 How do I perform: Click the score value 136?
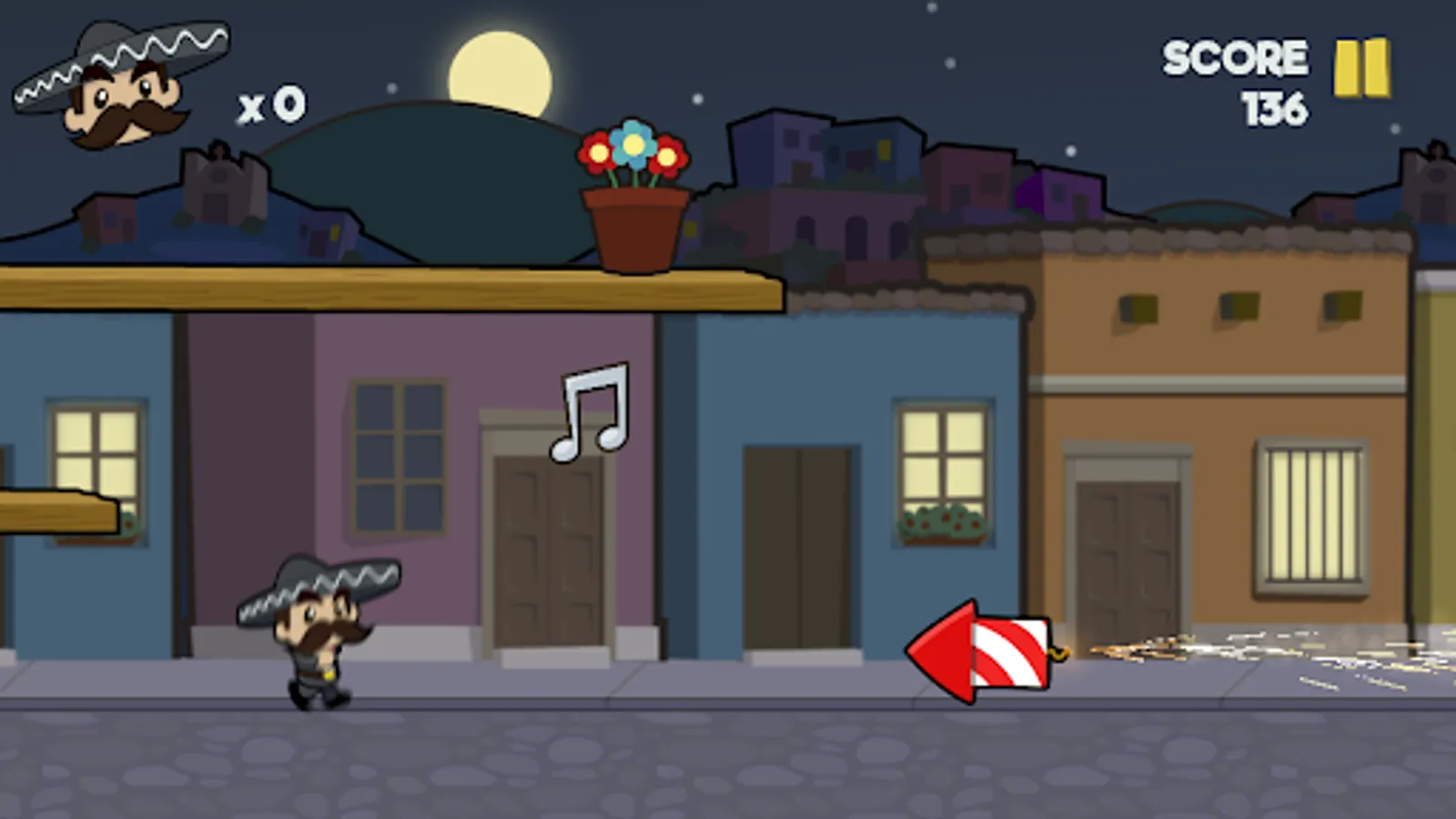(1275, 109)
